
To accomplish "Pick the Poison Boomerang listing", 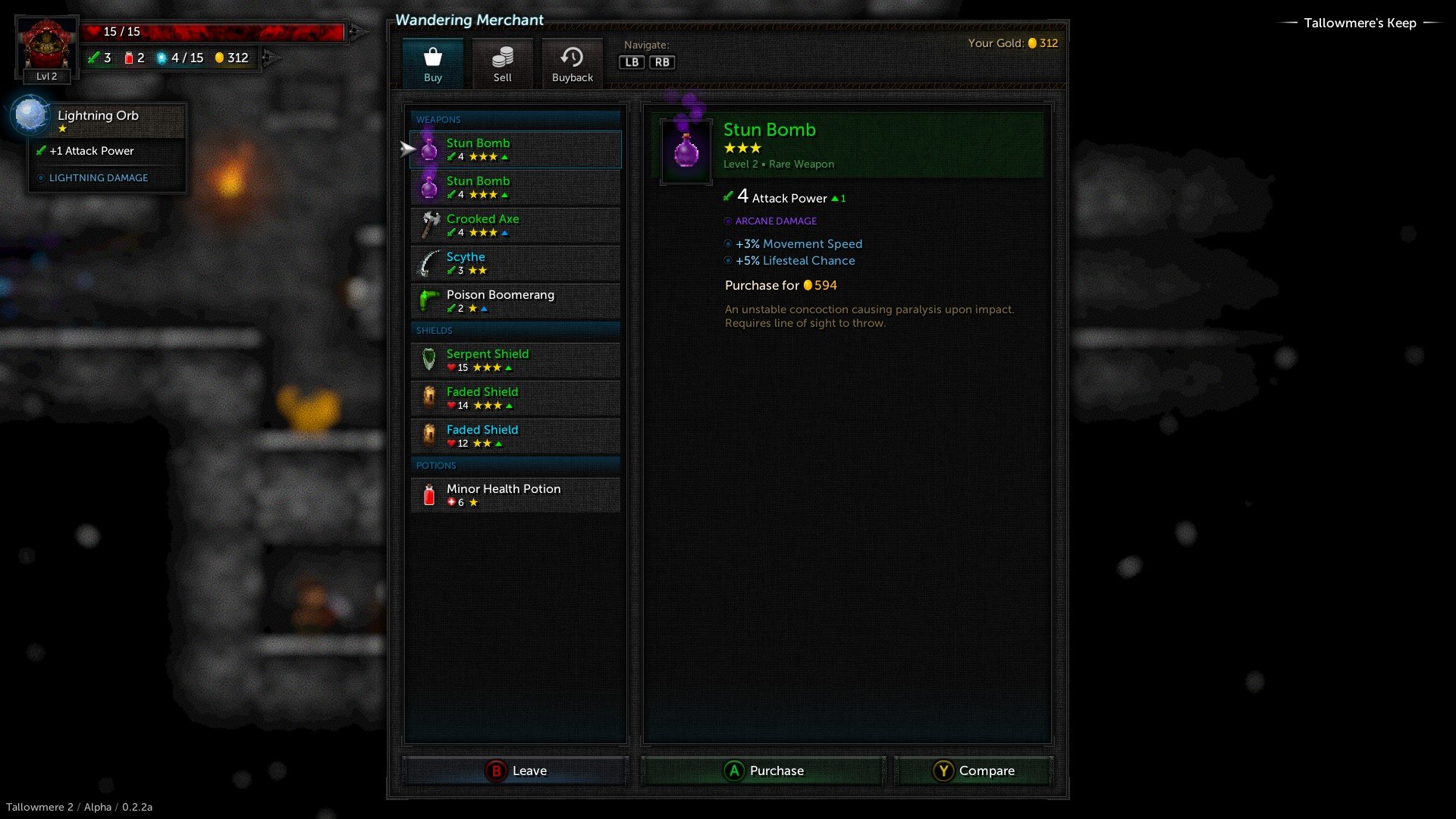I will [516, 301].
